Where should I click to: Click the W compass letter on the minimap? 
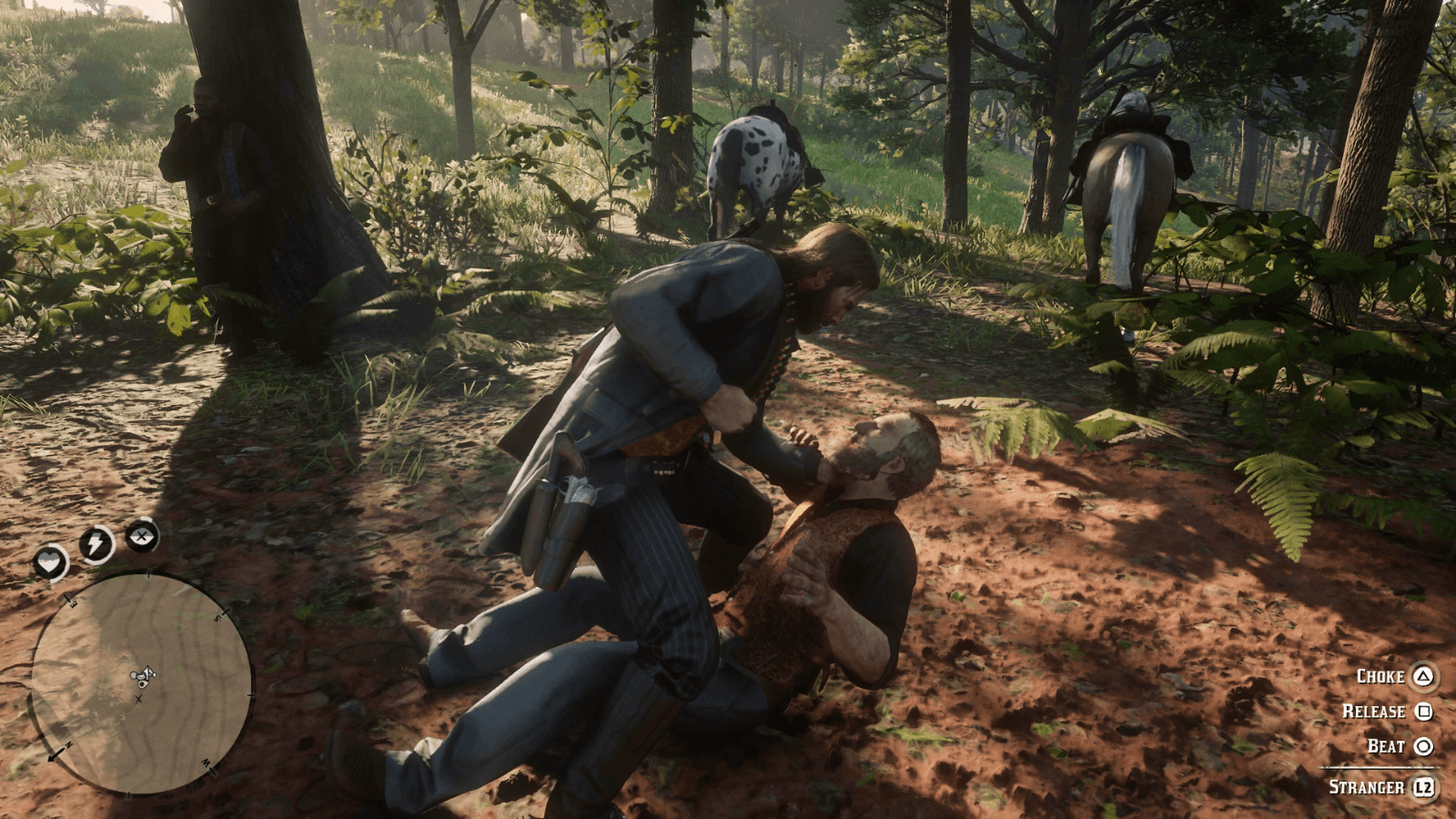tap(206, 764)
